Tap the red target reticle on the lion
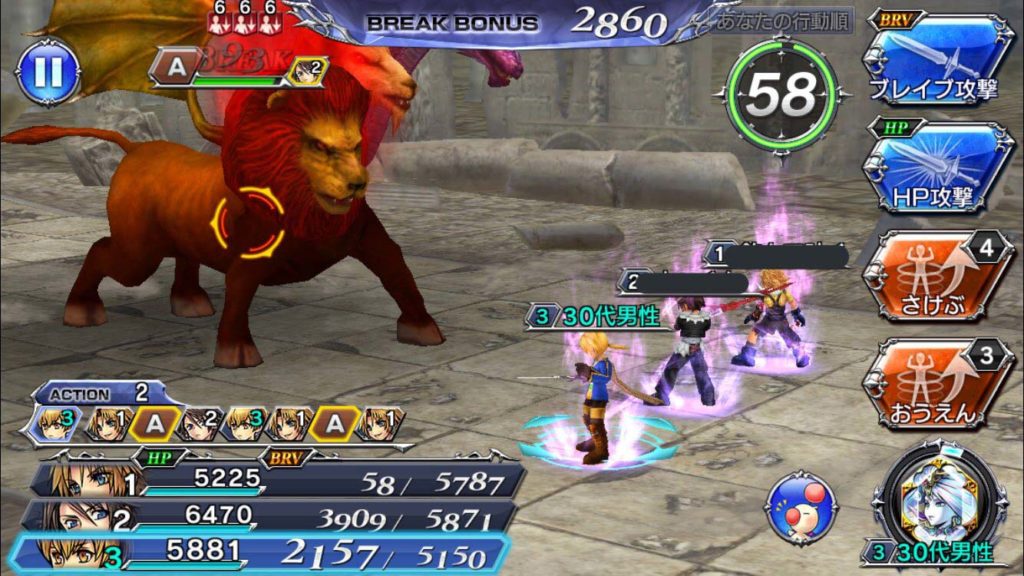Image resolution: width=1024 pixels, height=576 pixels. [x=246, y=224]
